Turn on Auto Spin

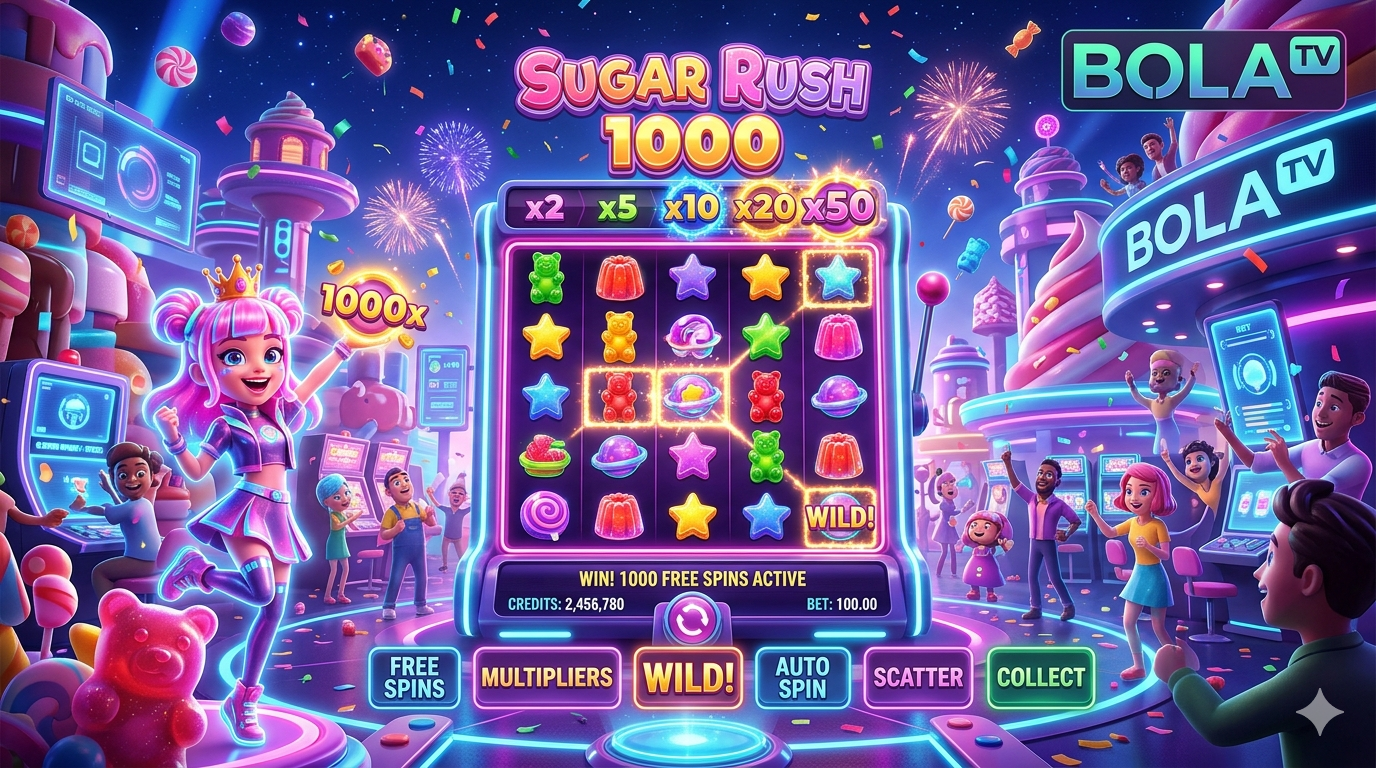[x=802, y=677]
